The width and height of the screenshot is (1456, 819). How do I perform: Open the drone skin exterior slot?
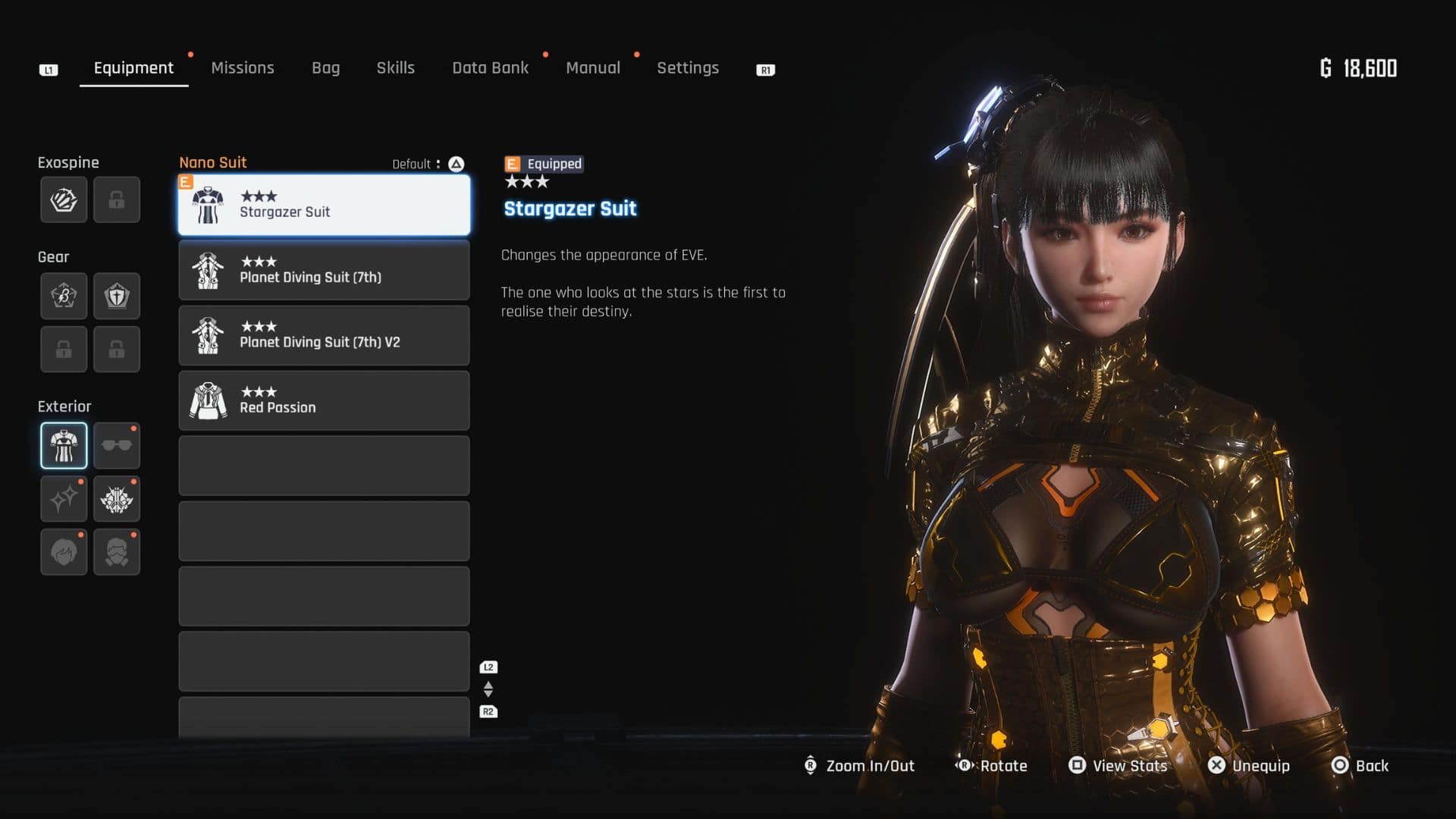[117, 499]
